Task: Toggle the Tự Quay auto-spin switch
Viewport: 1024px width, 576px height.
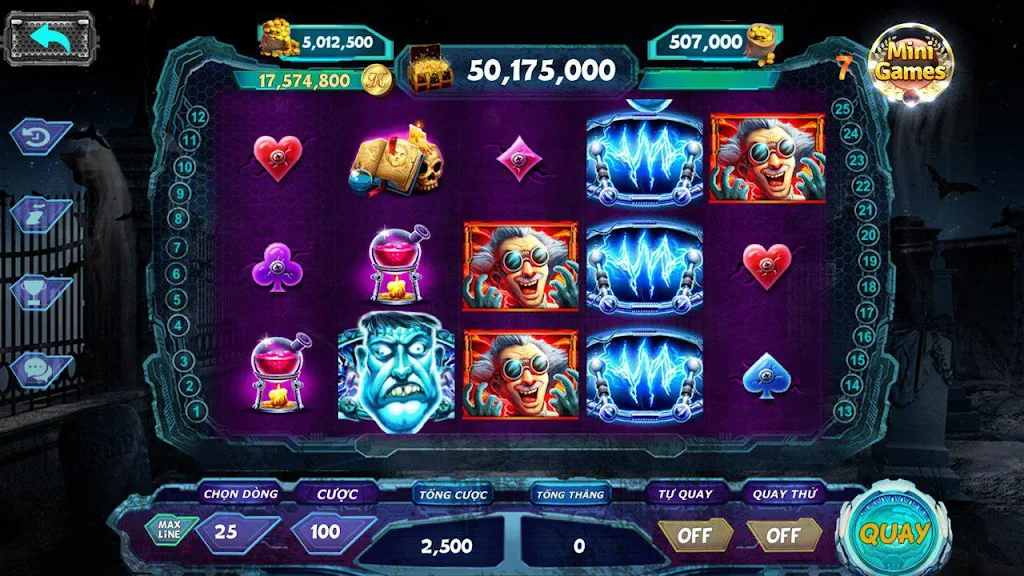Action: point(694,535)
